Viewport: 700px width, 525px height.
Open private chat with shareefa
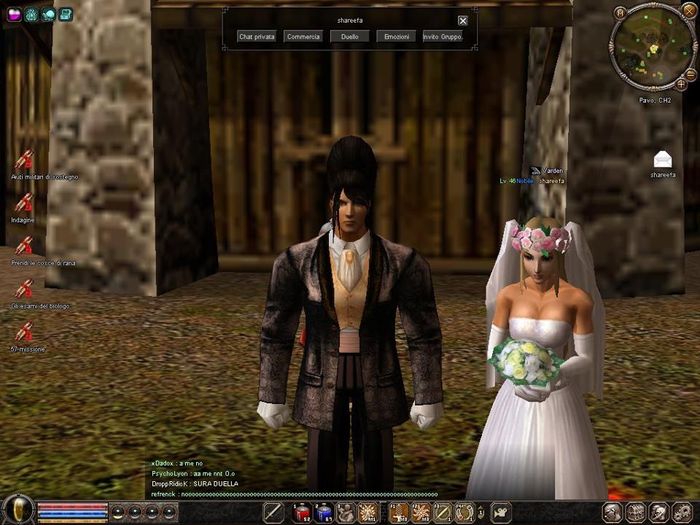[257, 36]
